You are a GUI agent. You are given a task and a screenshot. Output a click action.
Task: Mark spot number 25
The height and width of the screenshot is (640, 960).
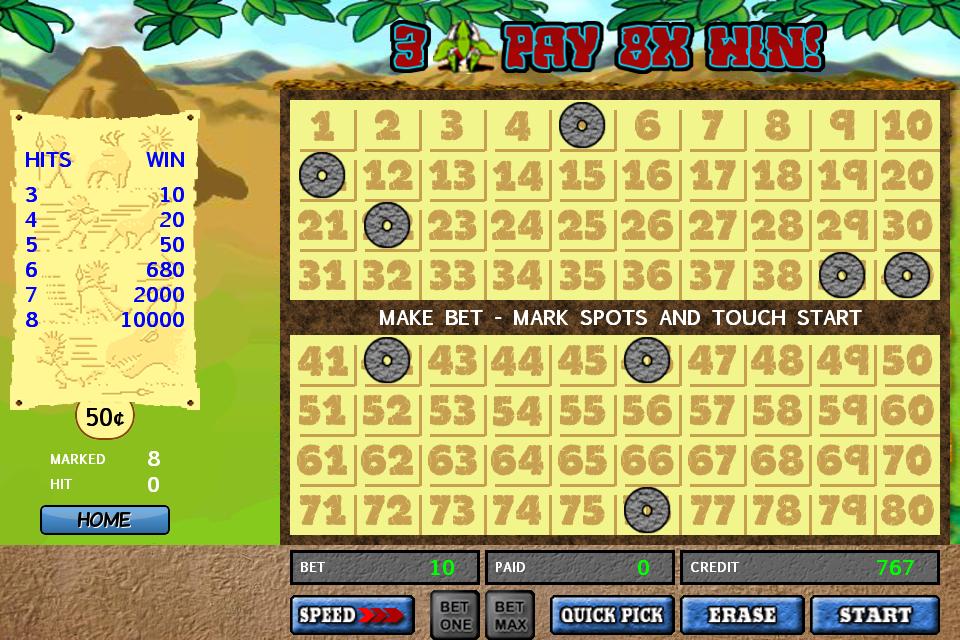(582, 225)
